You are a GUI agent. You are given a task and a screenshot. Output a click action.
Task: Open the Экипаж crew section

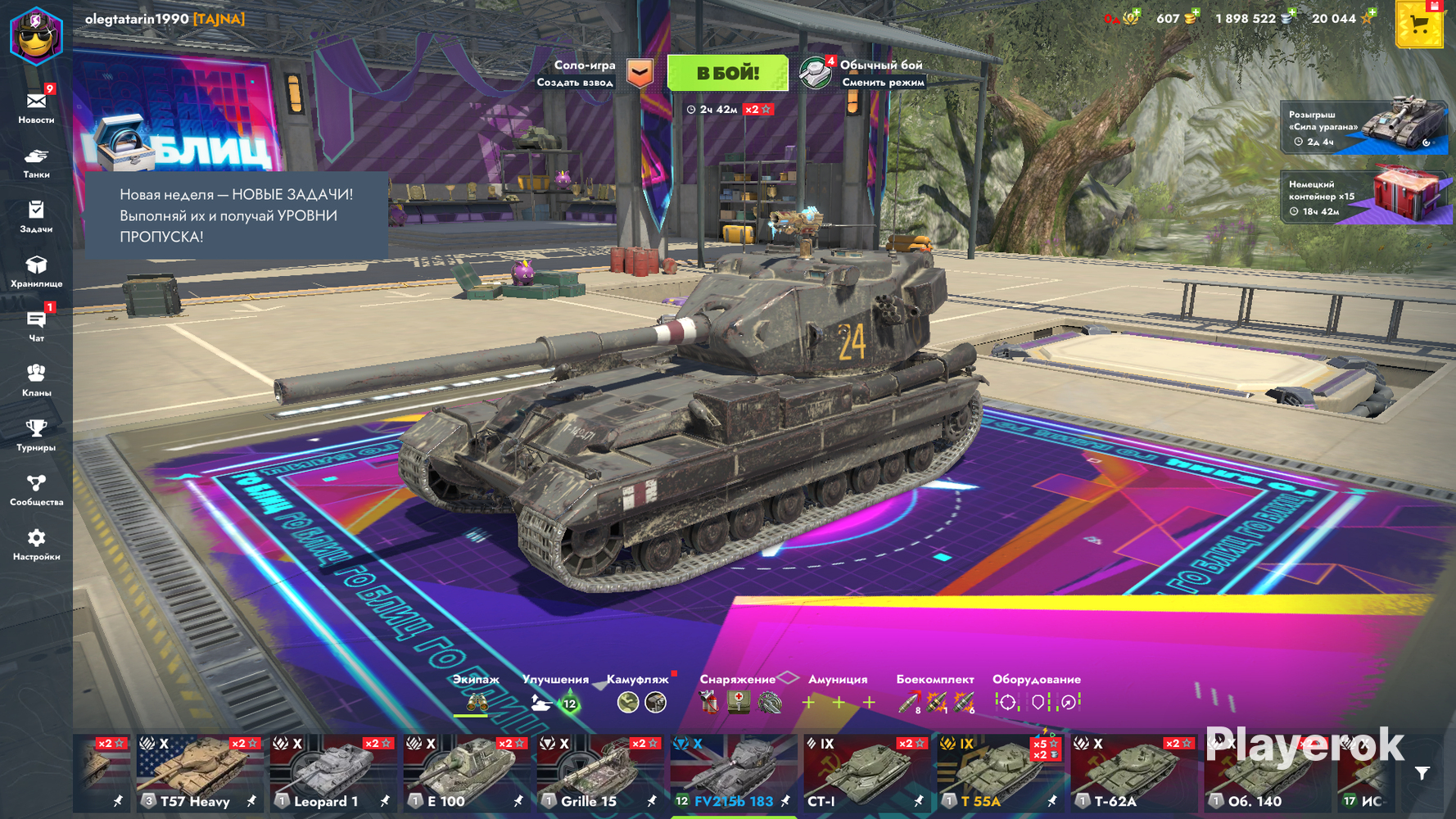coord(476,695)
